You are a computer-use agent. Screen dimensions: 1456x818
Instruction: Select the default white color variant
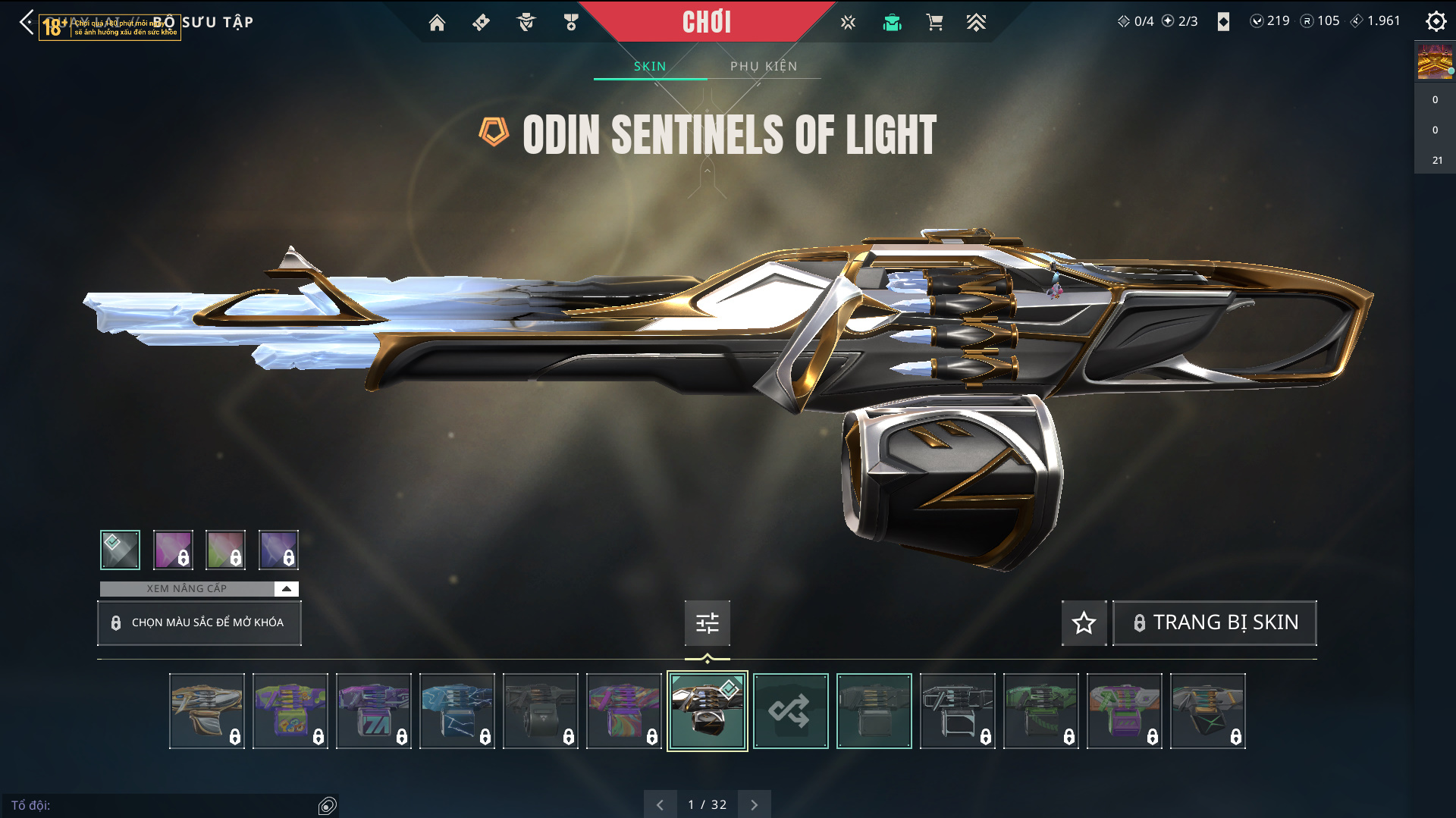coord(120,550)
